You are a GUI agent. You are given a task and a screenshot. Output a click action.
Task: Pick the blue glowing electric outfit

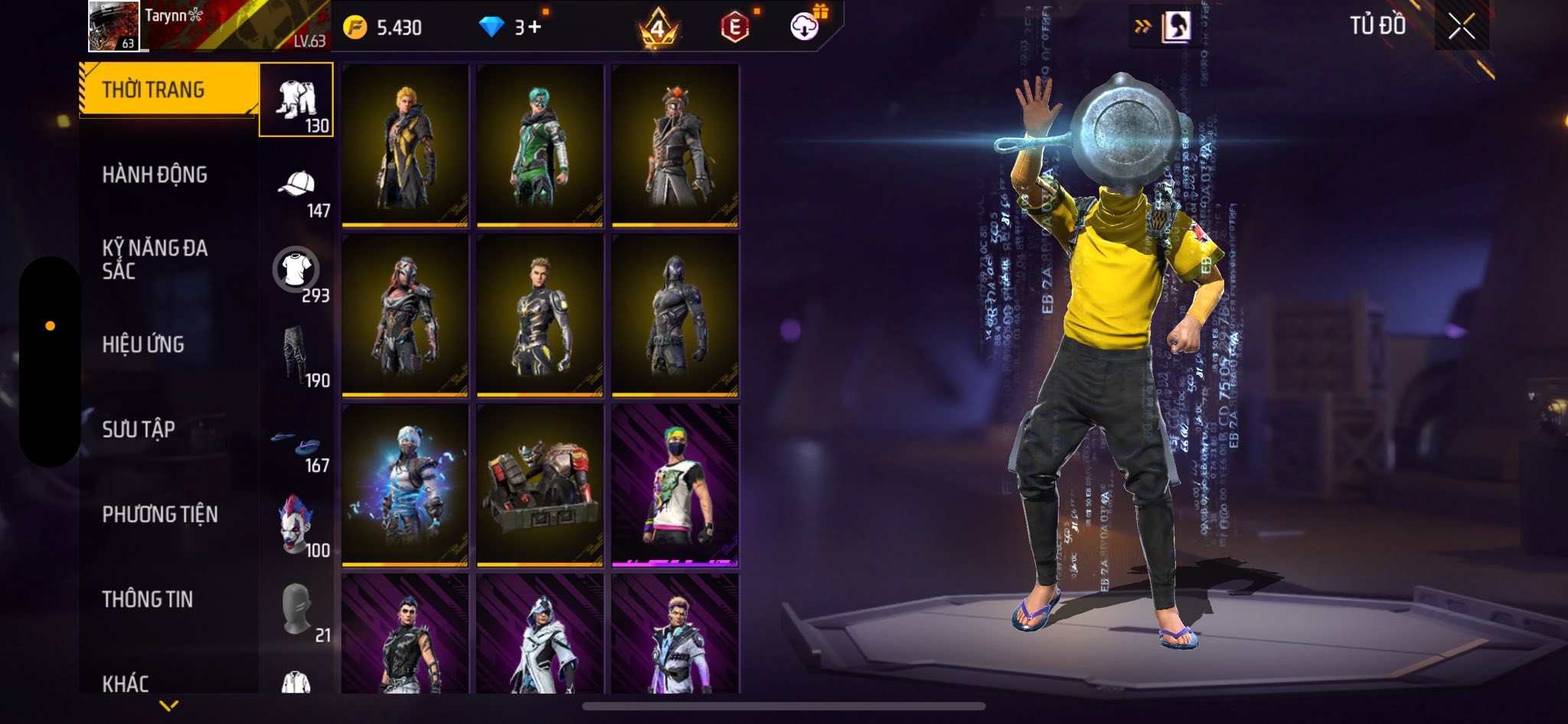click(405, 485)
